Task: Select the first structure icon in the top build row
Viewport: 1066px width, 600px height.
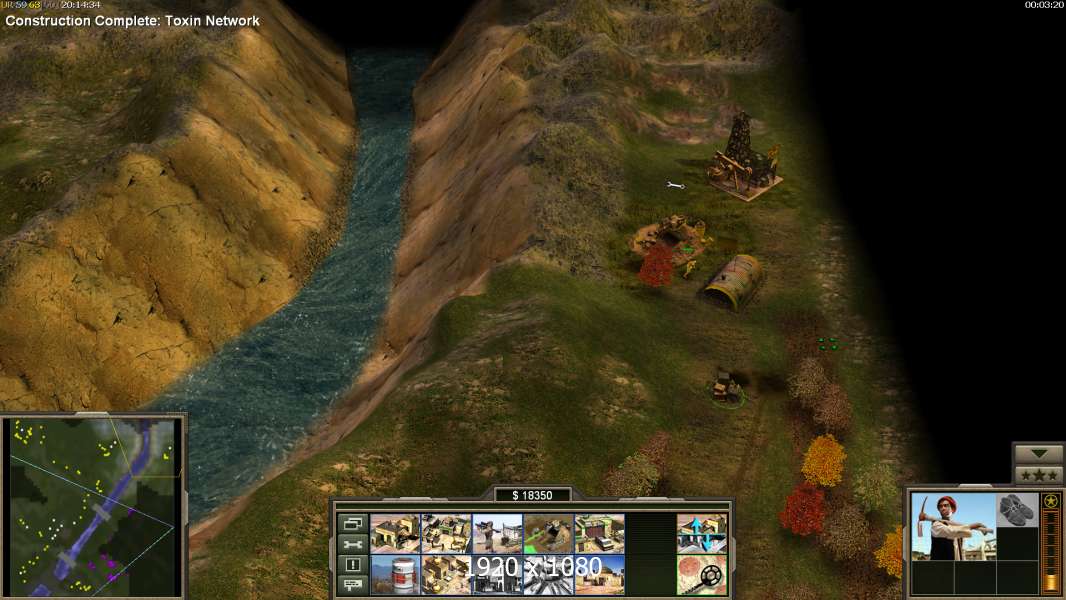Action: tap(395, 533)
